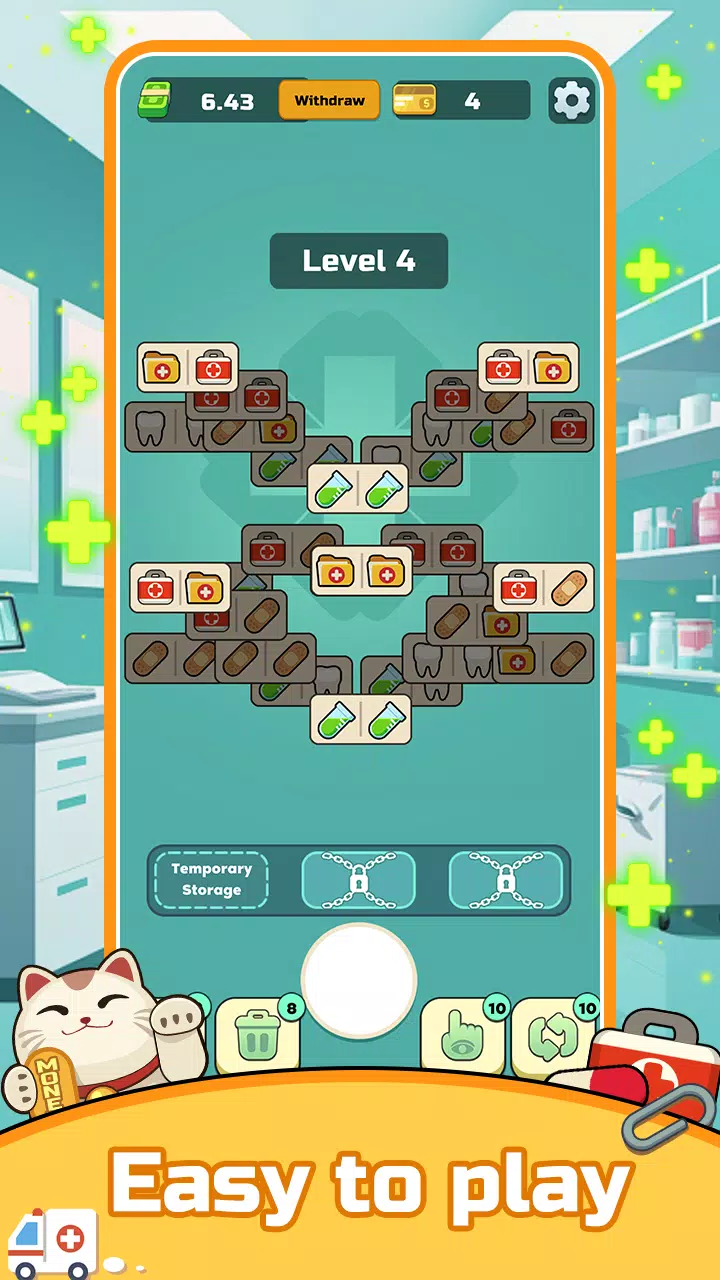Tap the large white circle button

[x=359, y=980]
